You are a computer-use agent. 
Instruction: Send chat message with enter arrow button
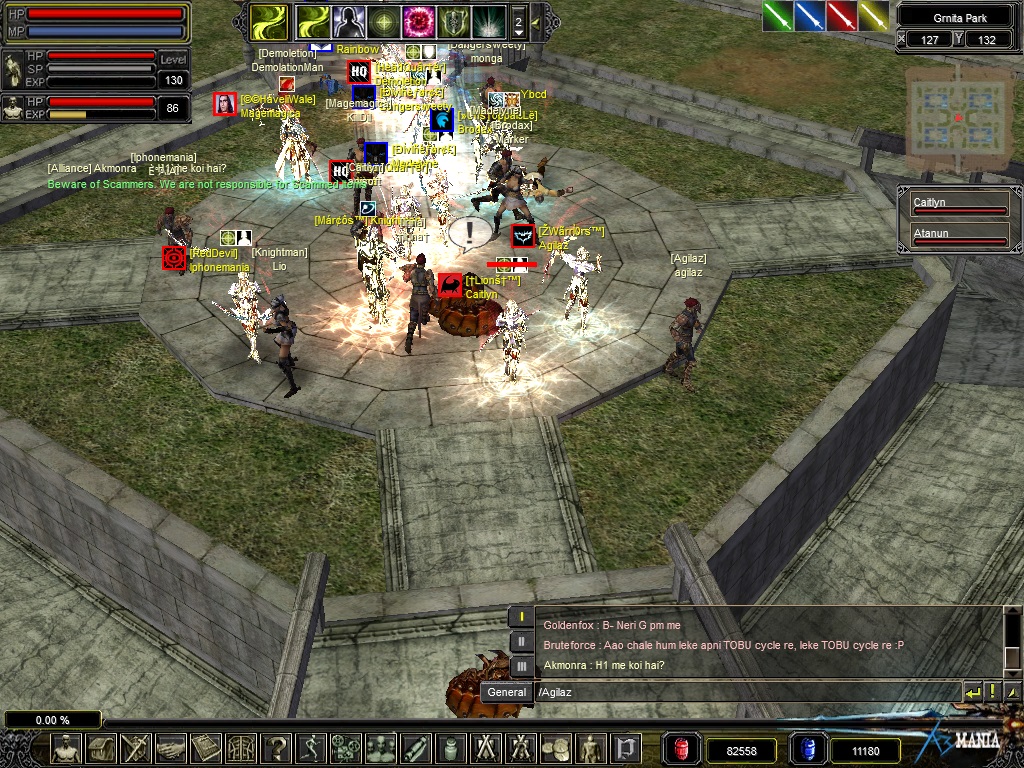972,692
